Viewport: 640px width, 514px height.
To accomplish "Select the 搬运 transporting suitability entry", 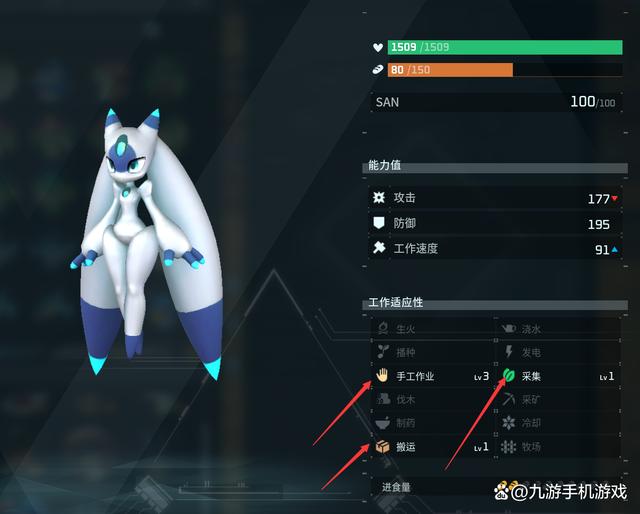I will (432, 446).
